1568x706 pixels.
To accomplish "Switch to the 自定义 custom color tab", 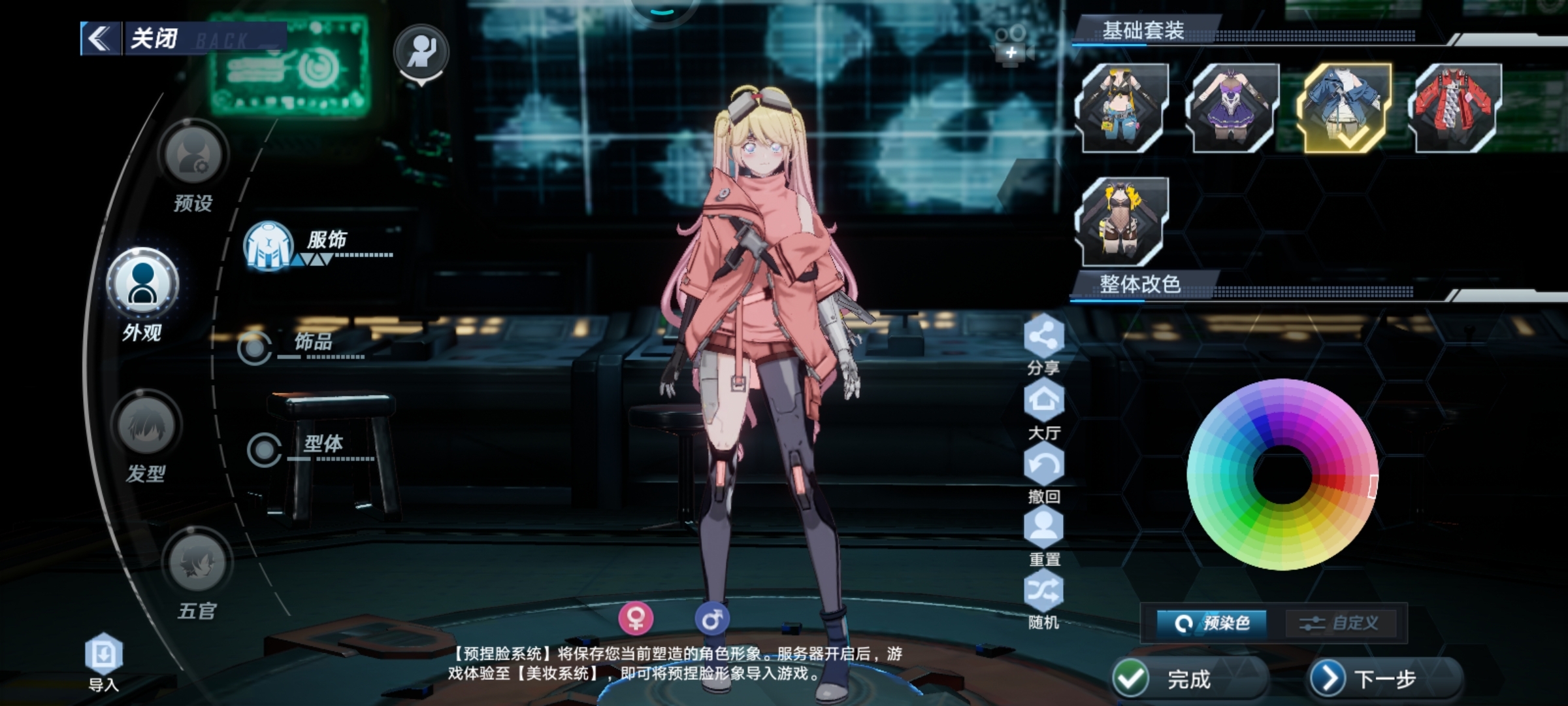I will [1340, 623].
